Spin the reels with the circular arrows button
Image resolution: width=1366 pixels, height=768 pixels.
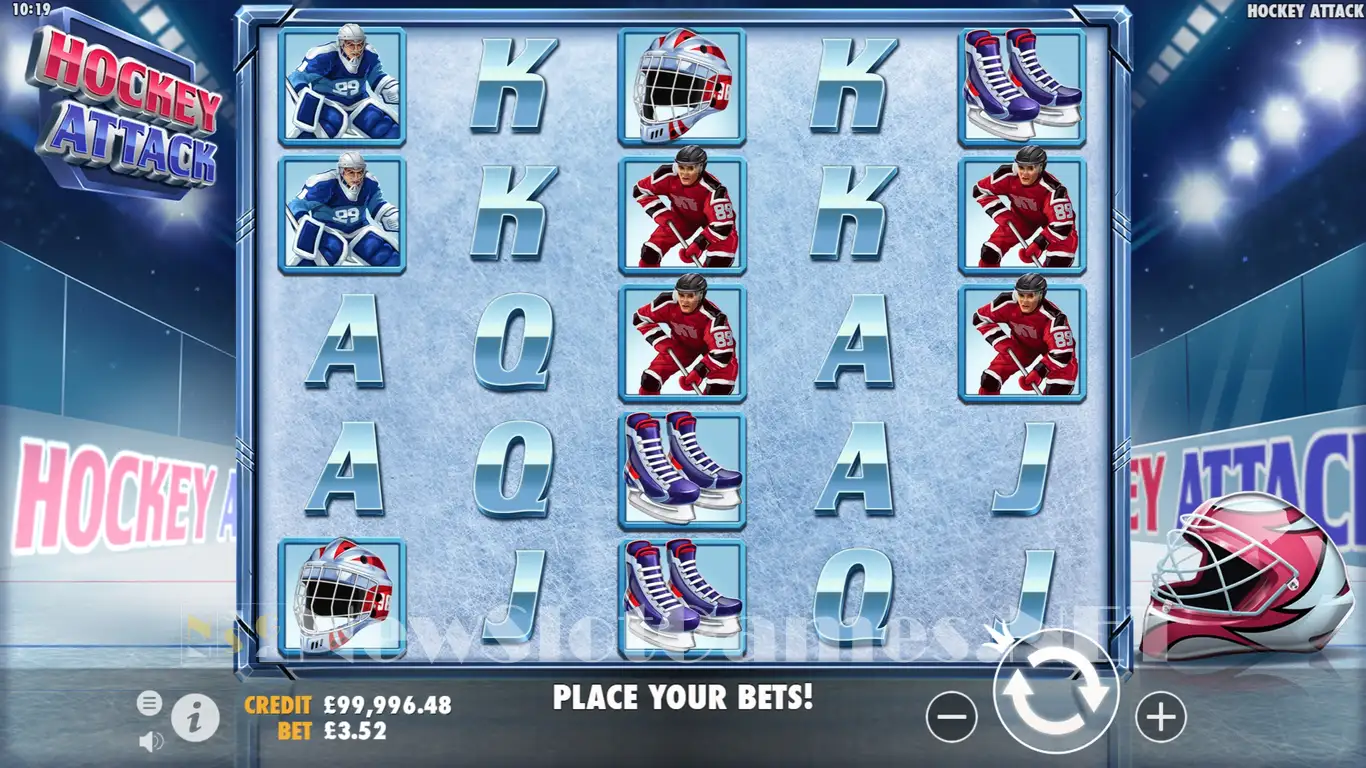point(1056,691)
